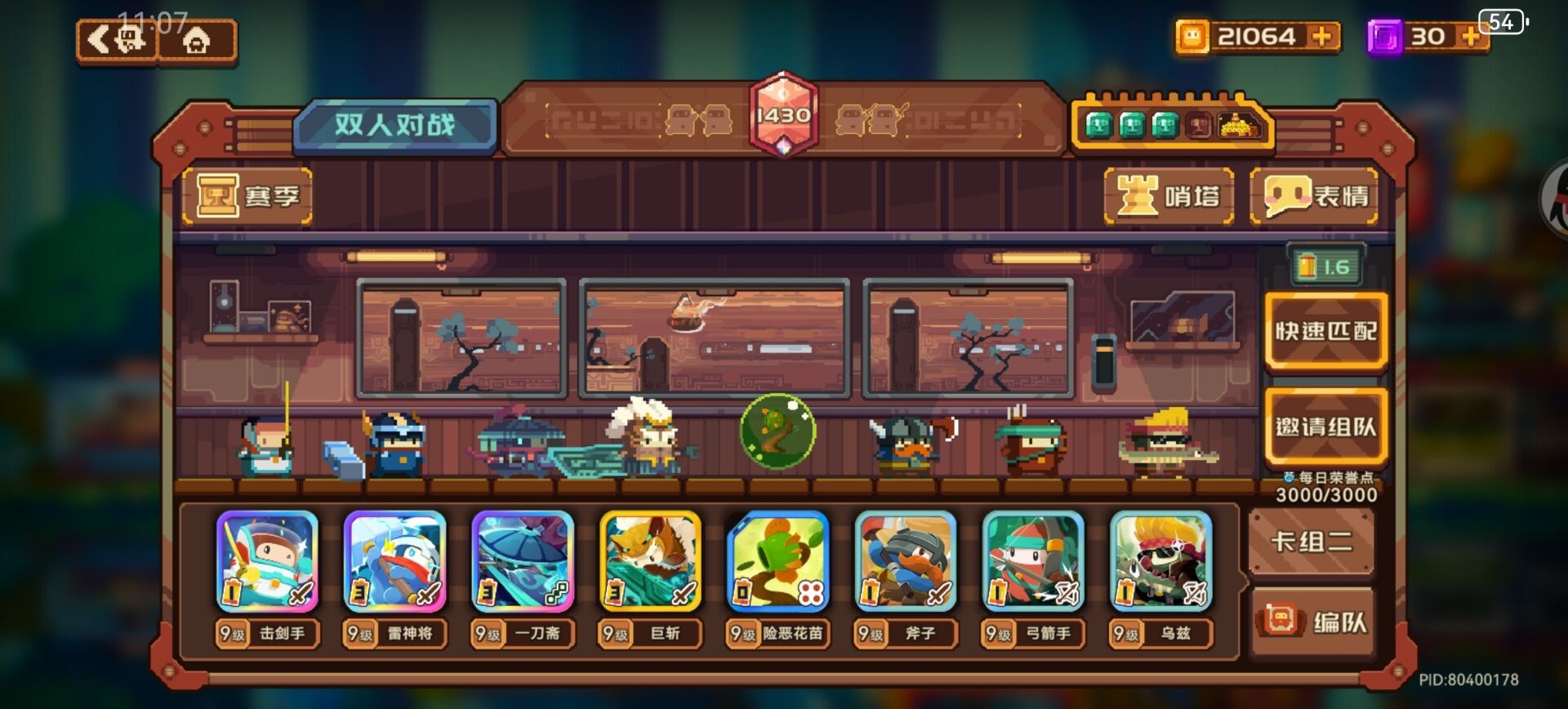Go back using the arrow button
Image resolution: width=1568 pixels, height=709 pixels.
point(117,40)
